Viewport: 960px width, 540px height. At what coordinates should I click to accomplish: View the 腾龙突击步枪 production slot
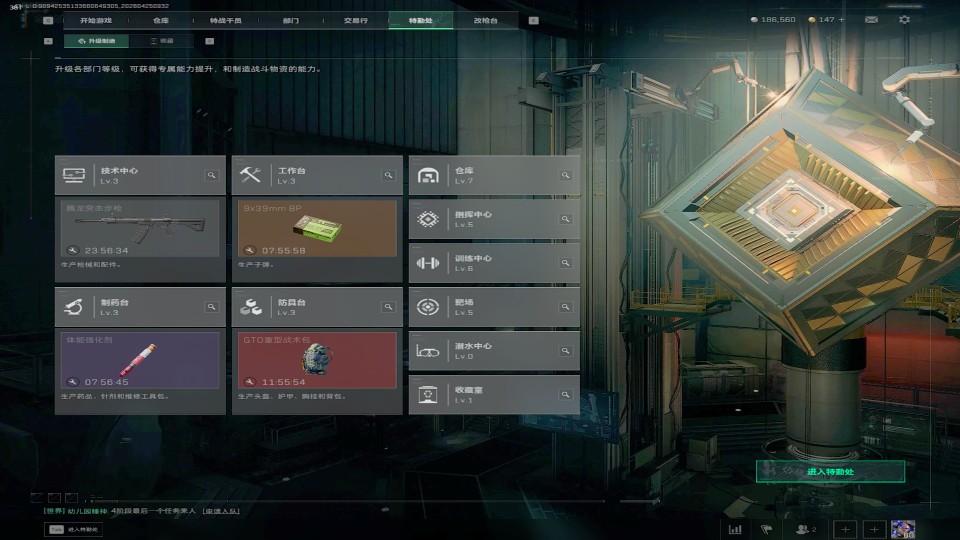tap(141, 228)
